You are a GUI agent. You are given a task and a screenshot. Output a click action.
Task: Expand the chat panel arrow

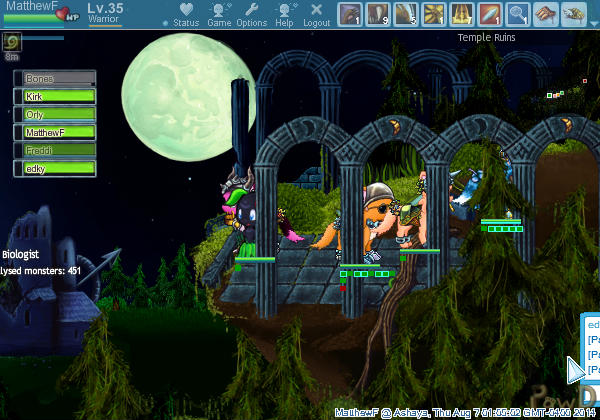(x=575, y=369)
